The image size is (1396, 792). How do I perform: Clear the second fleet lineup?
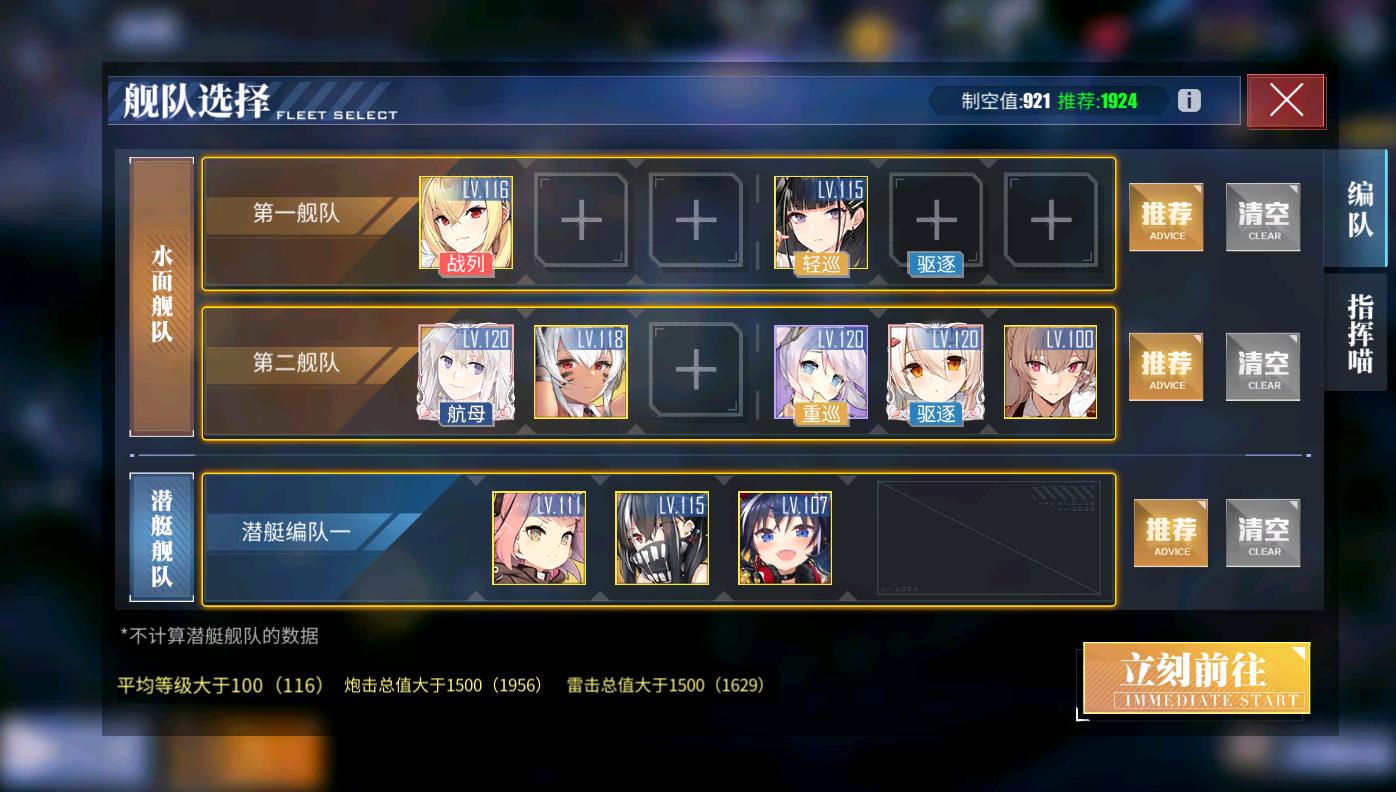tap(1263, 367)
